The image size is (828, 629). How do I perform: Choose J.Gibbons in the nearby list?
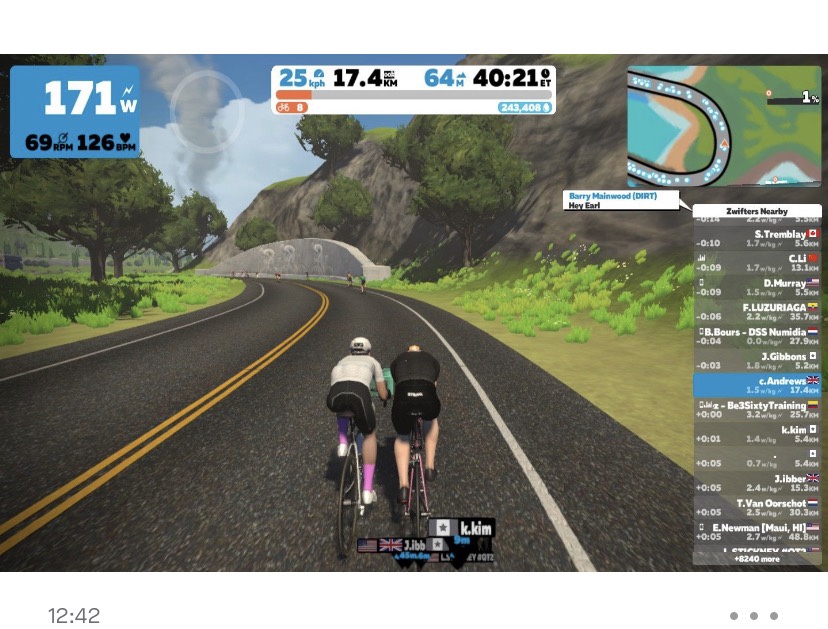point(757,360)
